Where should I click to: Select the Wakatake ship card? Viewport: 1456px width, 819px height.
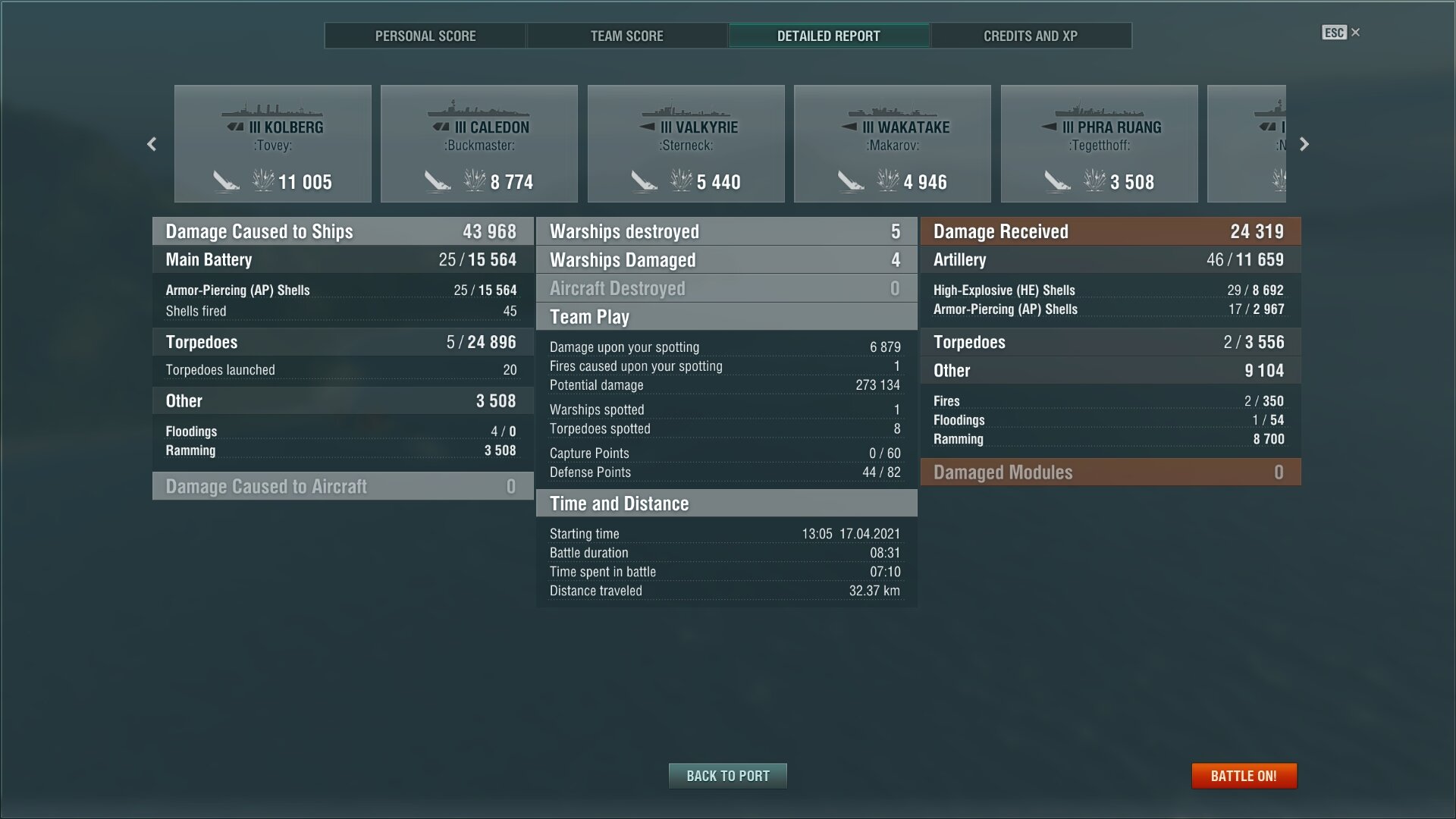(892, 144)
